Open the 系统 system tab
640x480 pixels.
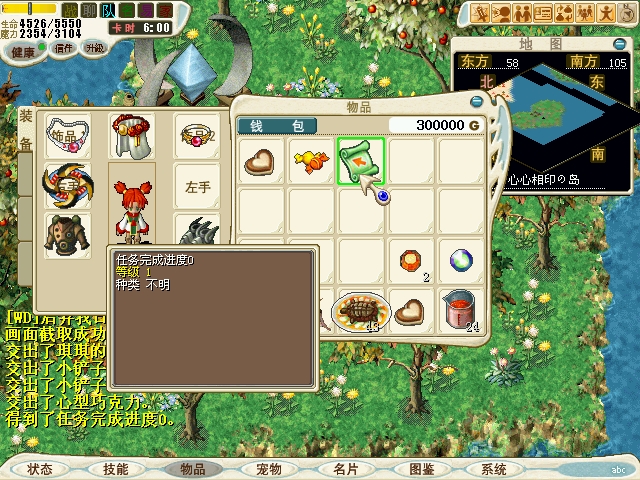click(493, 468)
